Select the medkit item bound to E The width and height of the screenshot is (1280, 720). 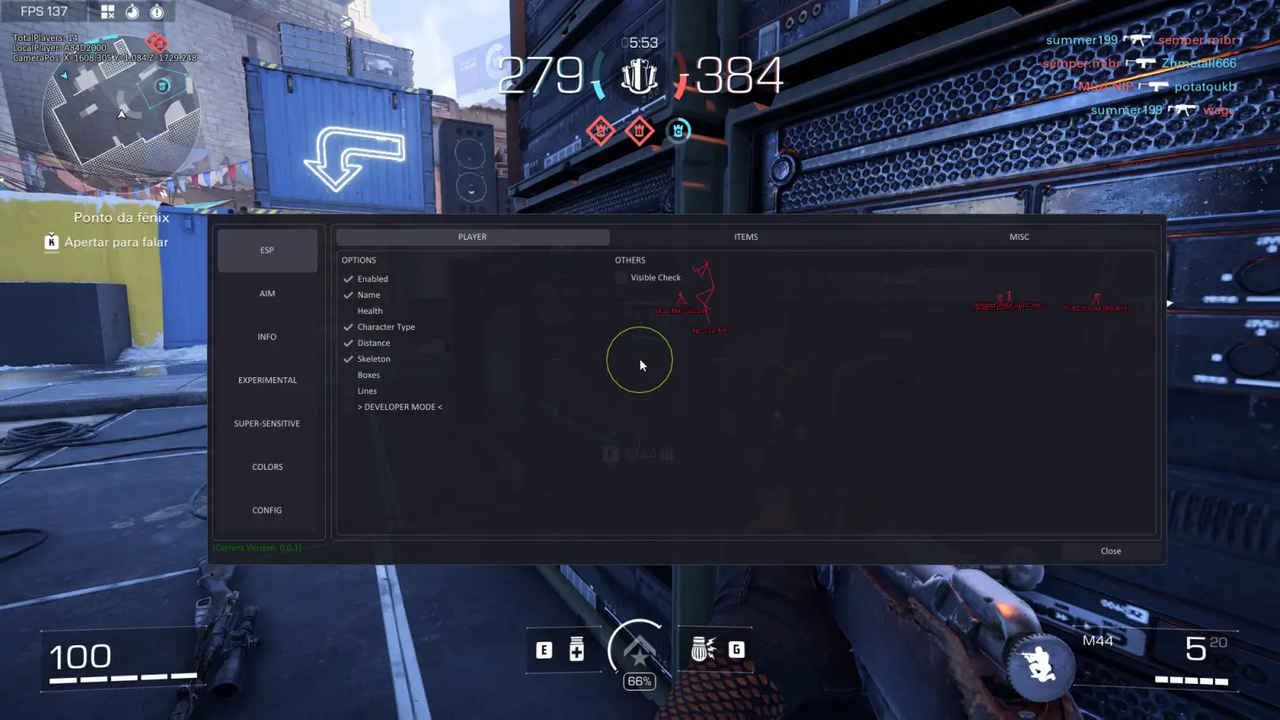[576, 650]
